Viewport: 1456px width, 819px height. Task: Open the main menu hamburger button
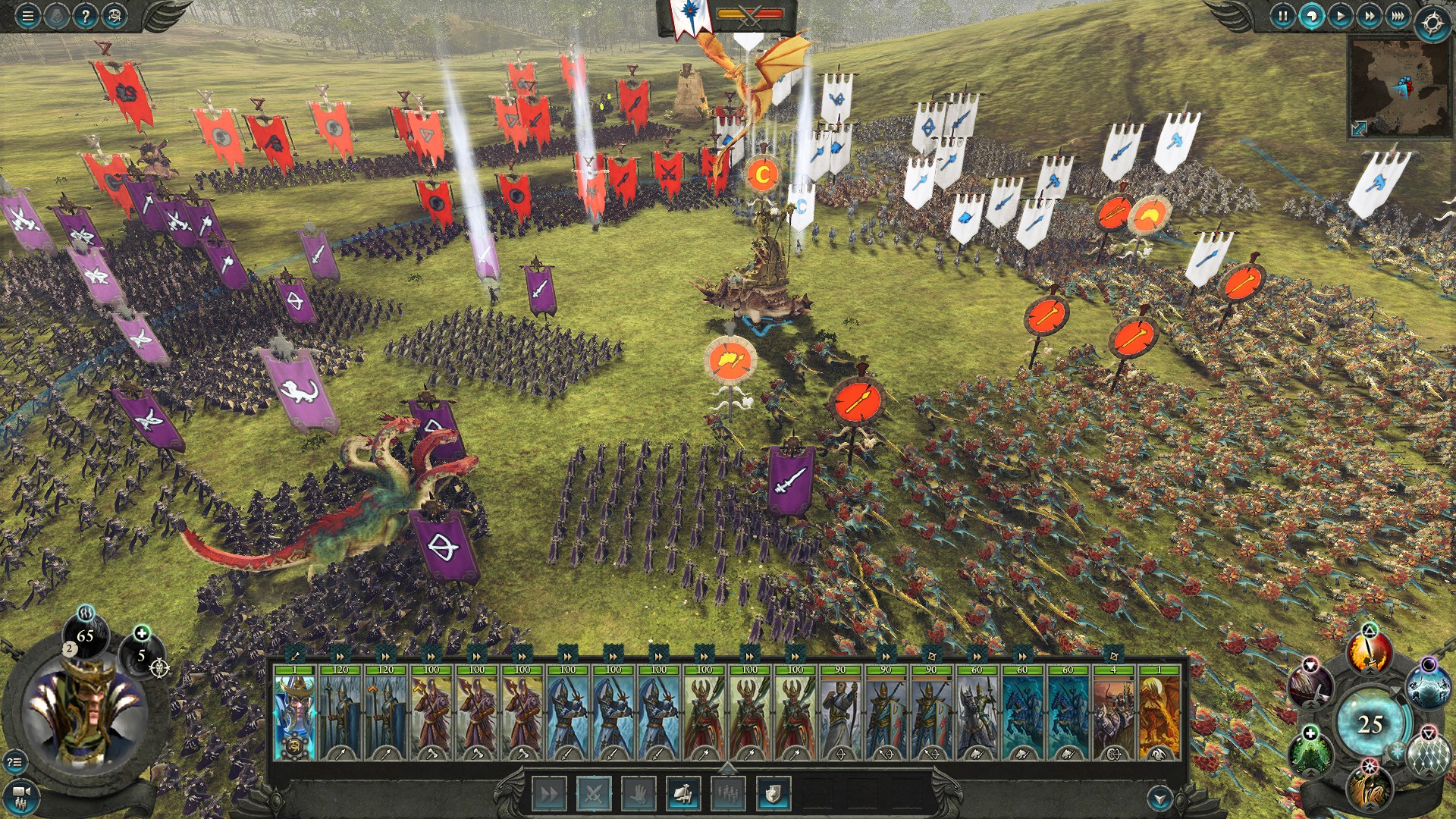coord(28,16)
